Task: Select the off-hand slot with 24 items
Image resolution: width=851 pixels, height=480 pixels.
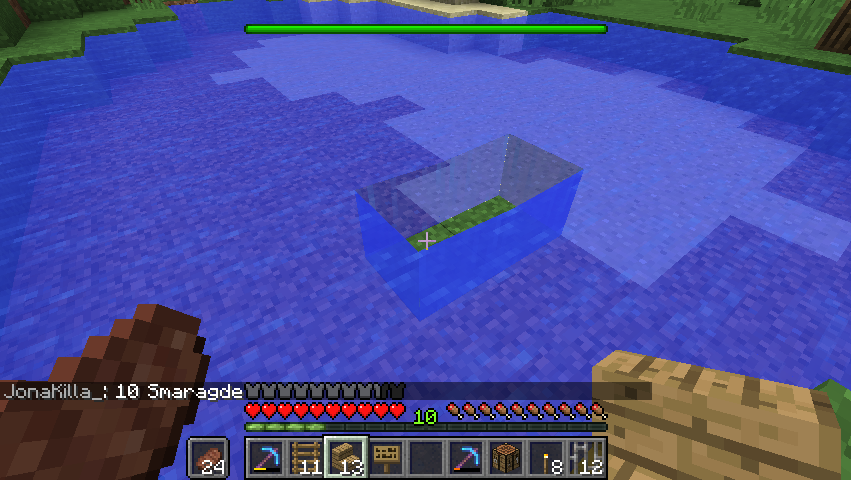Action: click(x=209, y=458)
